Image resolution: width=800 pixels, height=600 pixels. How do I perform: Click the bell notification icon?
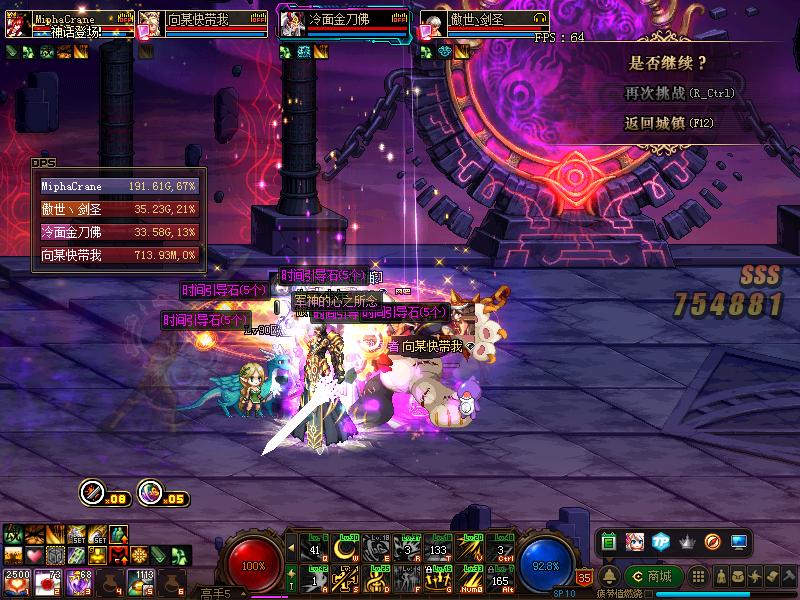point(610,576)
